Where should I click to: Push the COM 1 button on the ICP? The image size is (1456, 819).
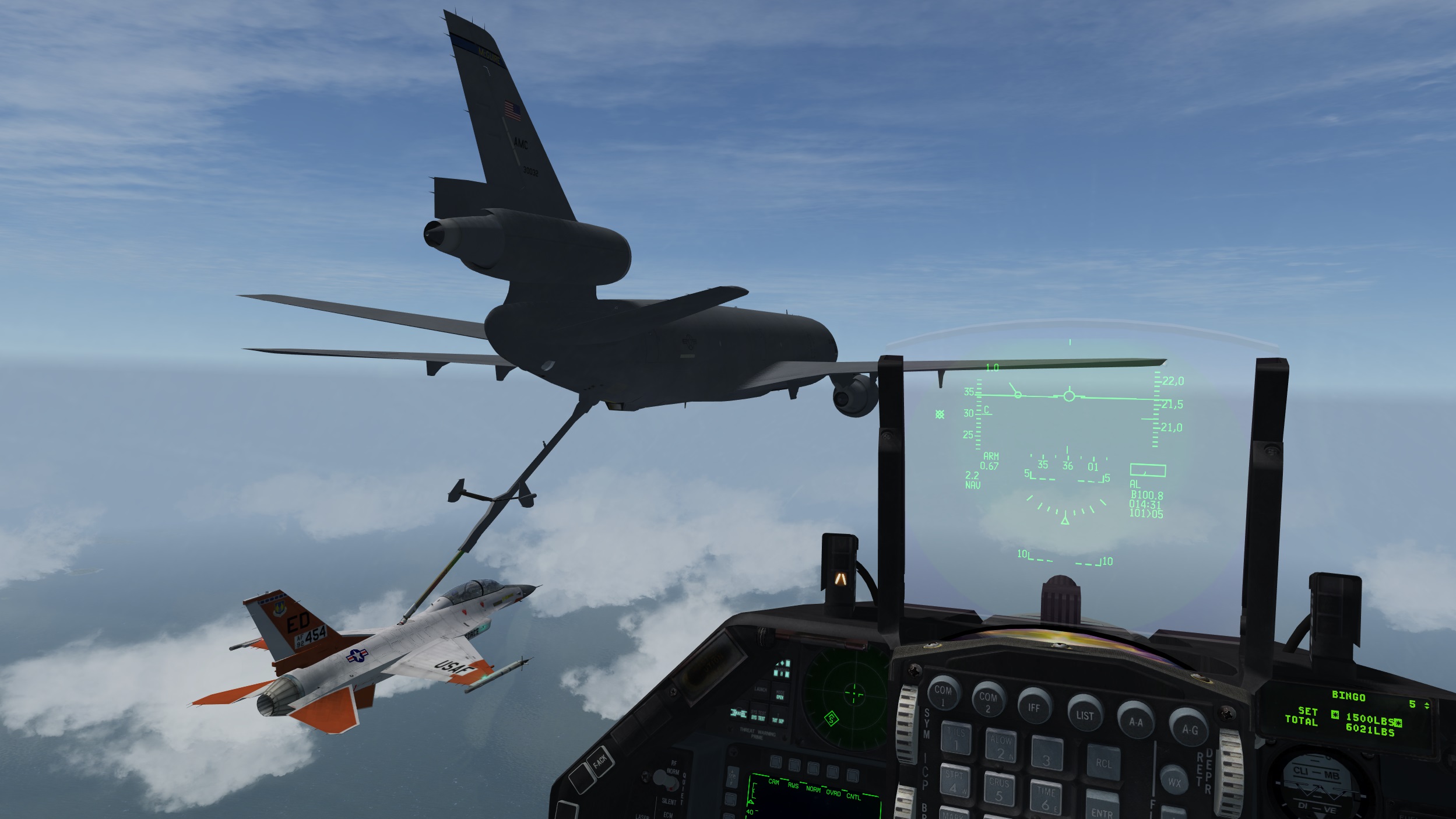click(943, 693)
